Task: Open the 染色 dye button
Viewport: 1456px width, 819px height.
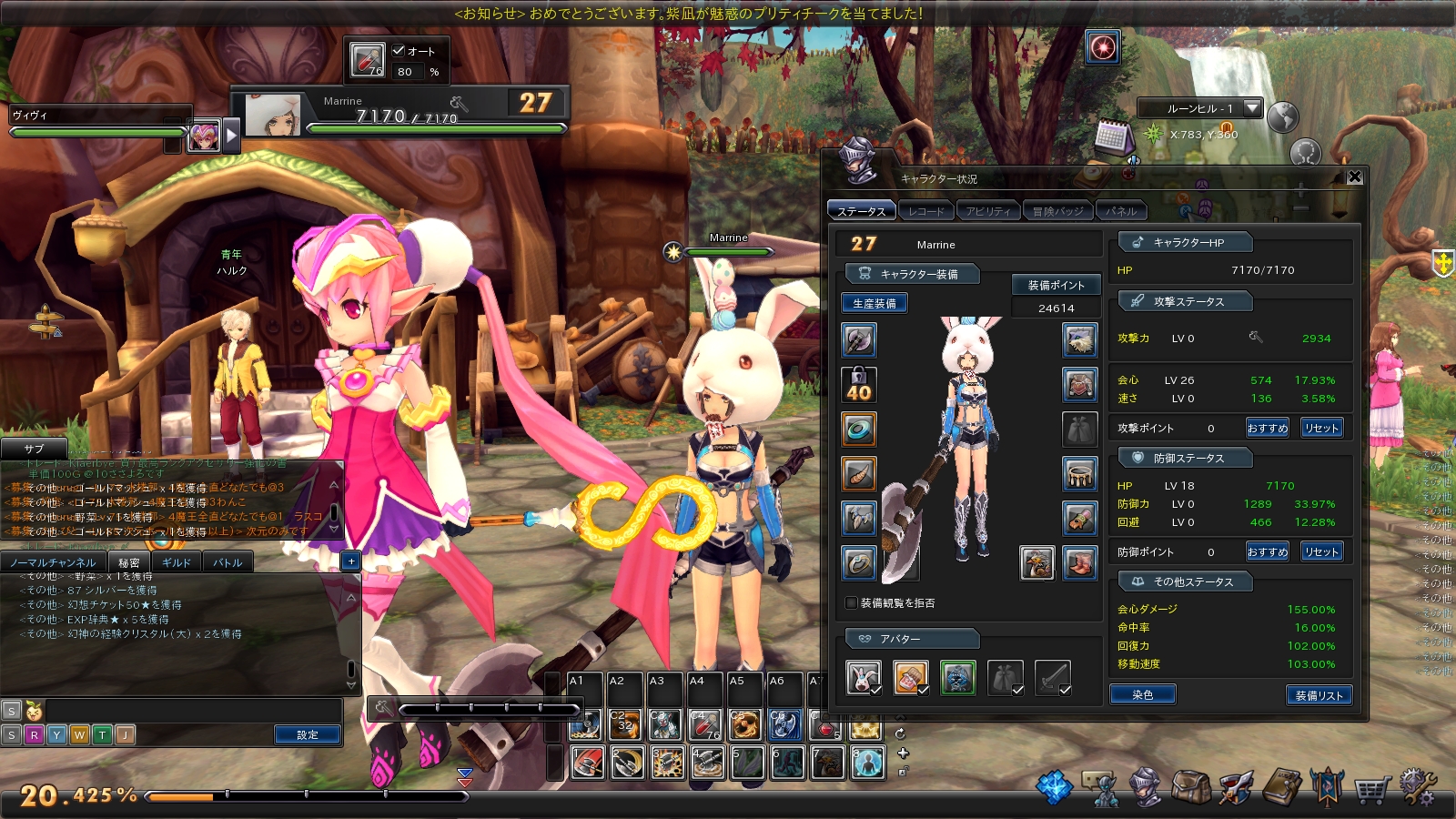Action: coord(1142,695)
